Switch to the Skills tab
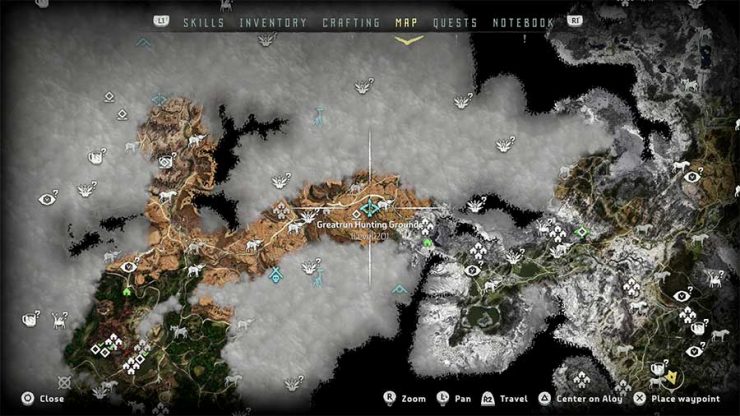This screenshot has height=416, width=740. [205, 22]
